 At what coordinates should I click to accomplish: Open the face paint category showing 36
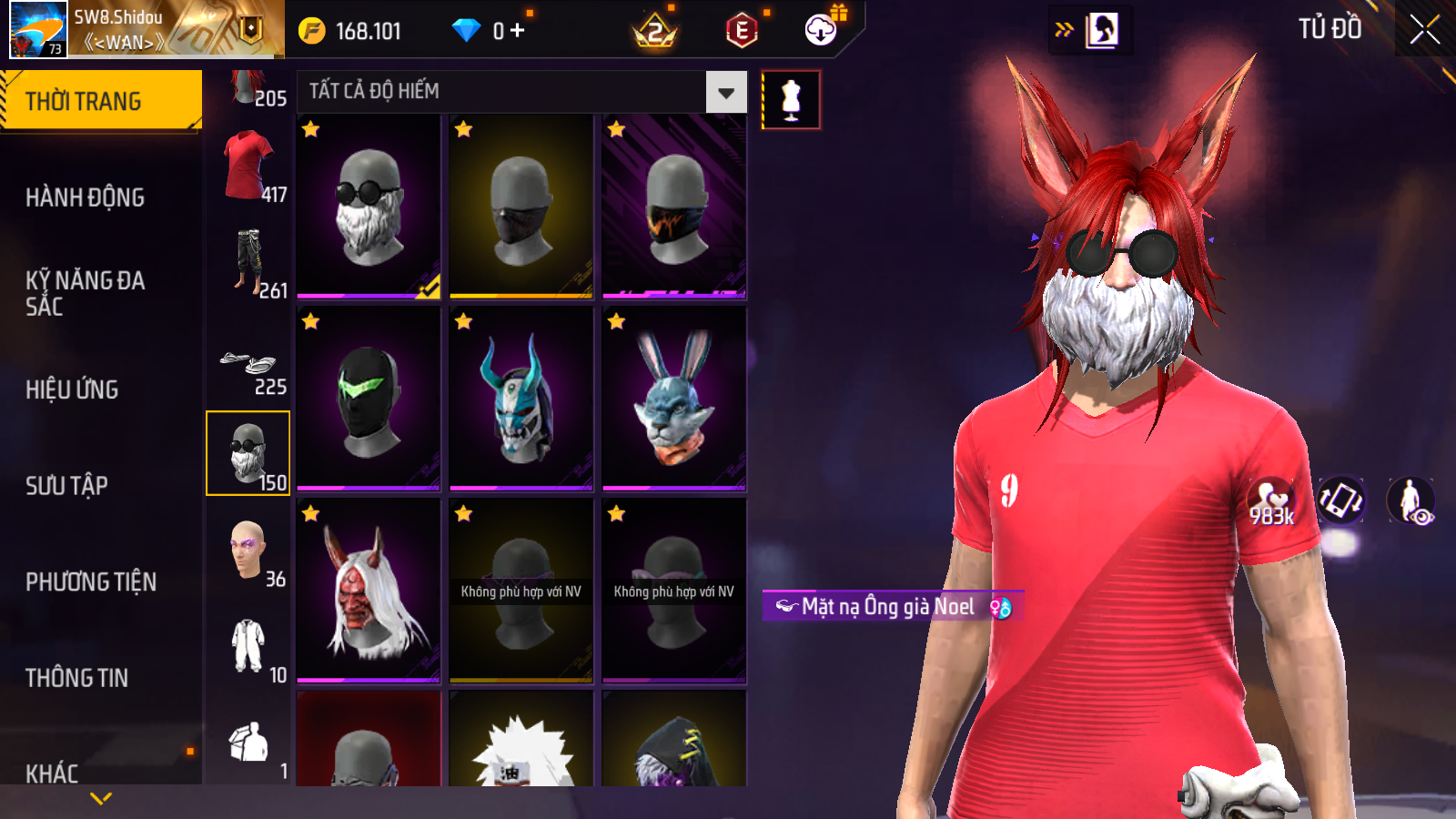248,551
